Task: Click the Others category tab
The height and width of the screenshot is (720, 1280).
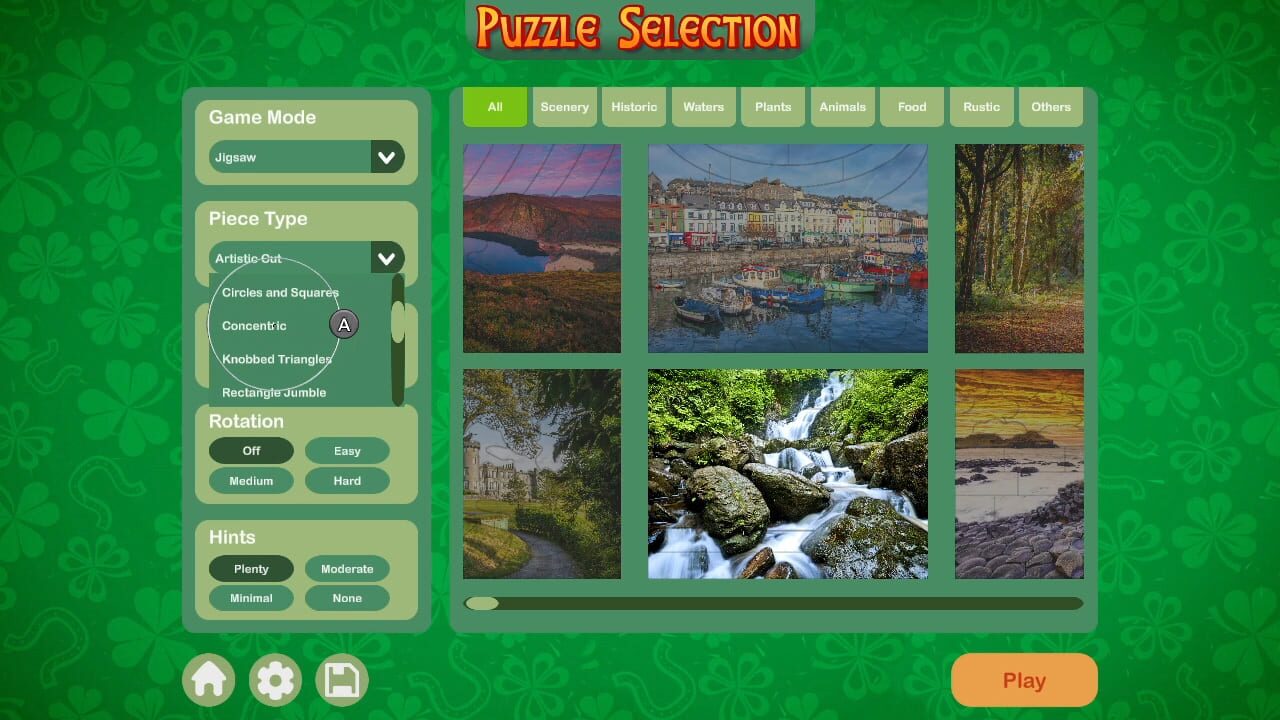Action: pyautogui.click(x=1050, y=106)
